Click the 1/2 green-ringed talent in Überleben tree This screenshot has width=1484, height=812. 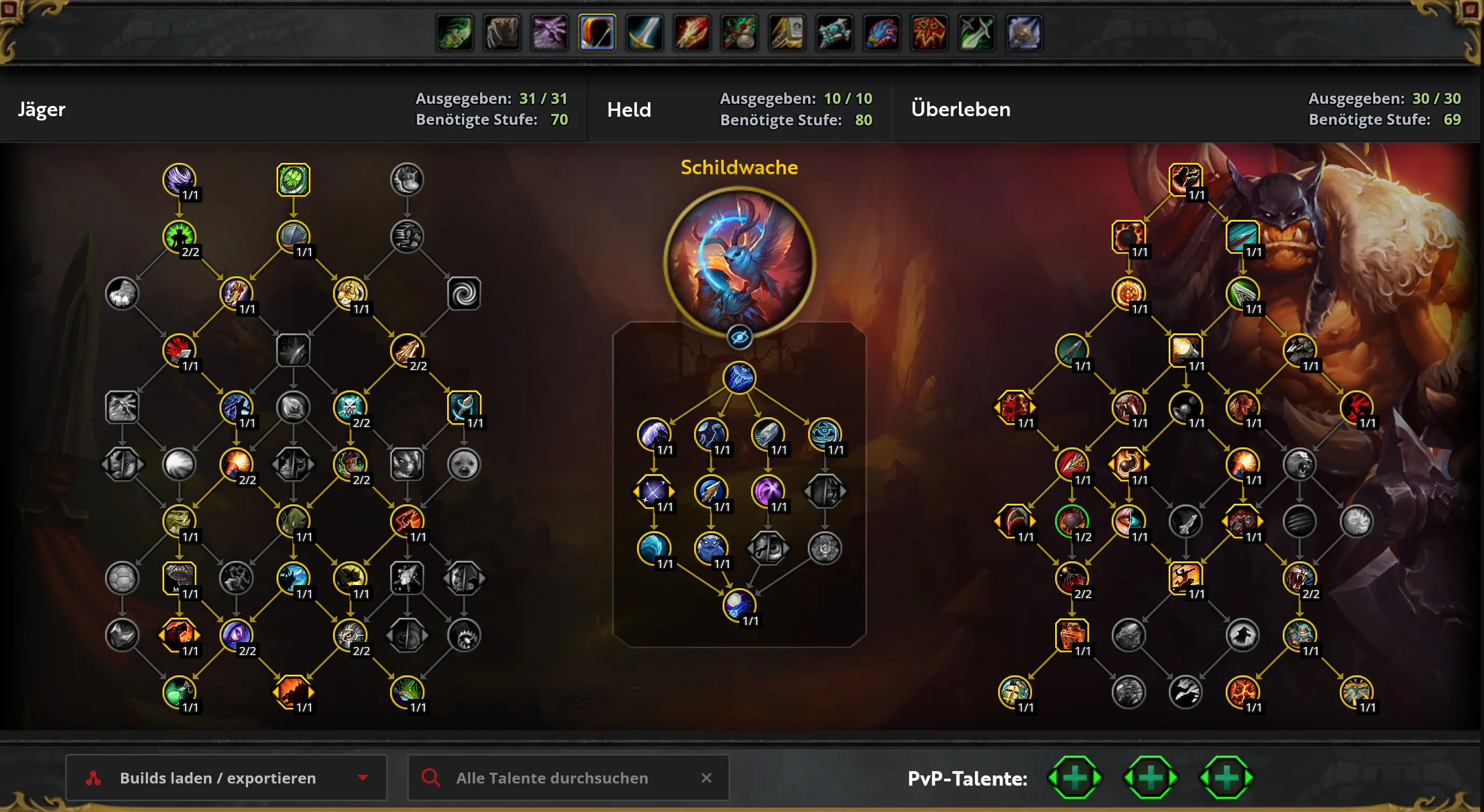point(1071,521)
